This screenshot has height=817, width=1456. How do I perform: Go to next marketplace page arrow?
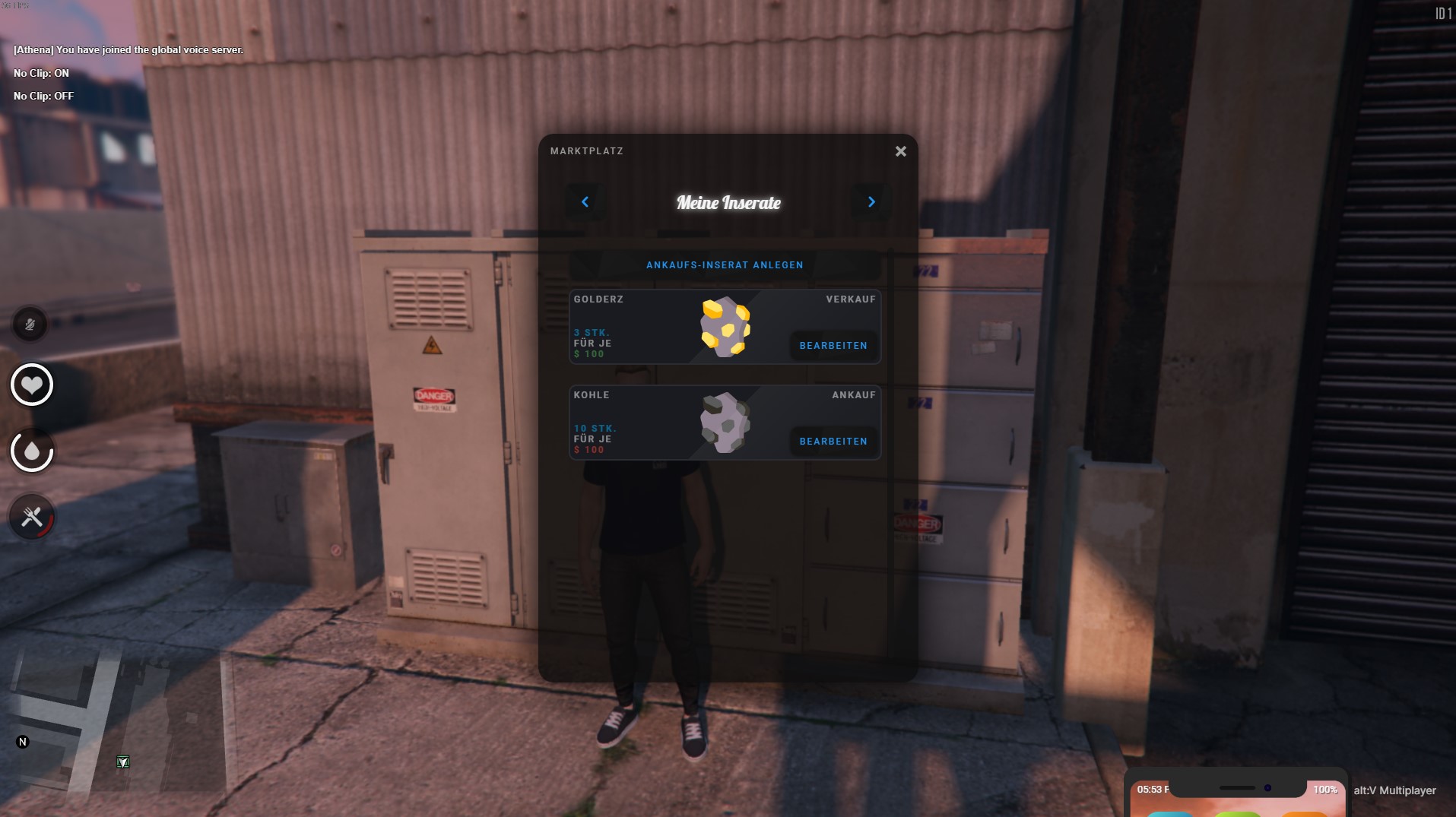[x=871, y=202]
